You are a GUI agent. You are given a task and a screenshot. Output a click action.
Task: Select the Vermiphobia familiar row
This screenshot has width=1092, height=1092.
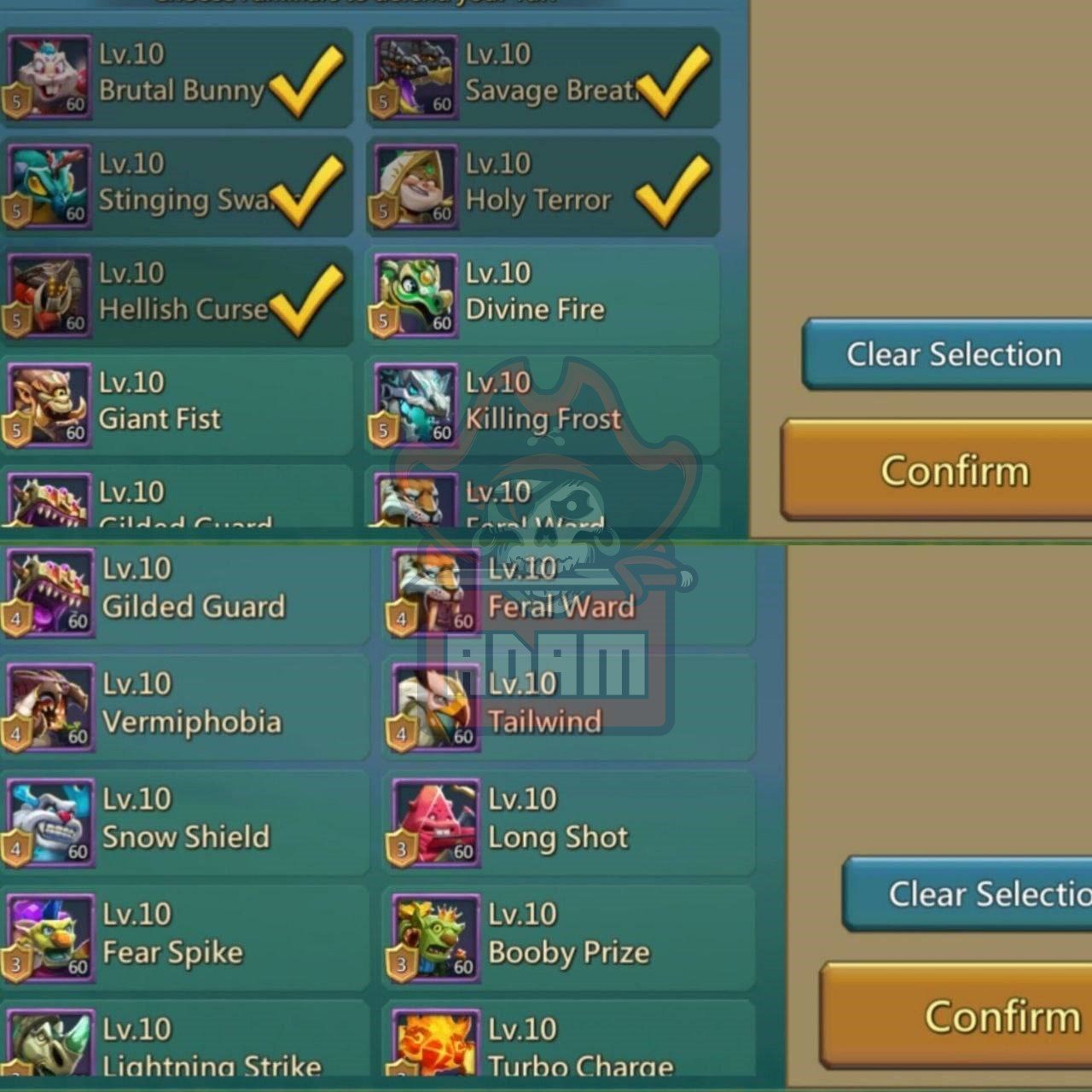pyautogui.click(x=186, y=706)
